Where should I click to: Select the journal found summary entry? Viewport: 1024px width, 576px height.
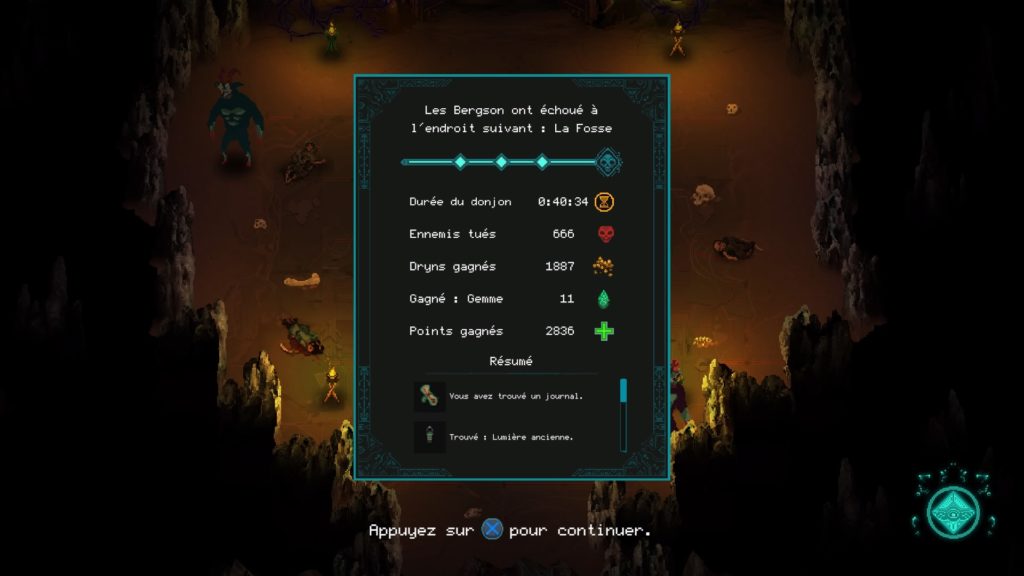pyautogui.click(x=510, y=396)
